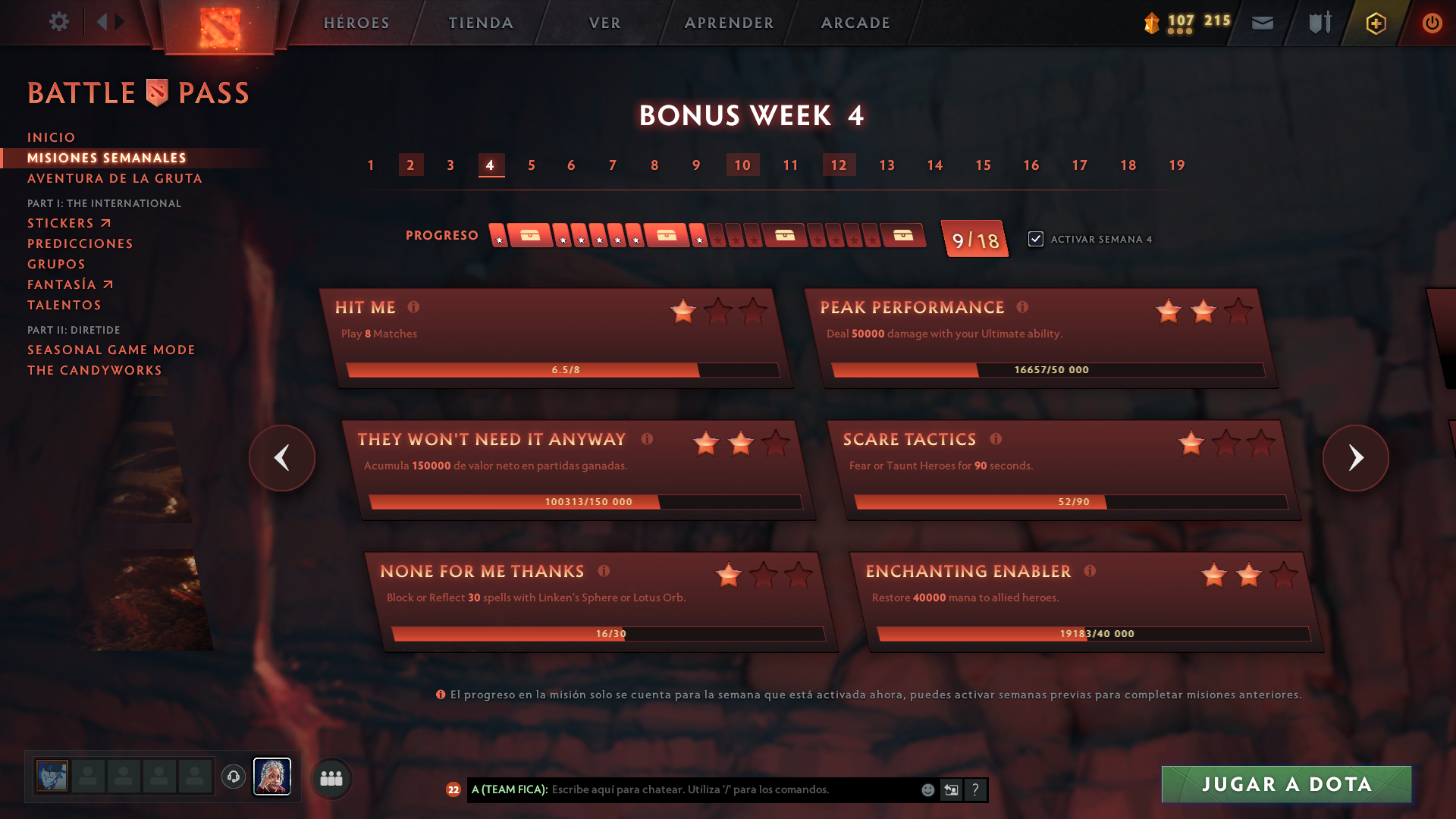Click the red power button icon

[1432, 24]
